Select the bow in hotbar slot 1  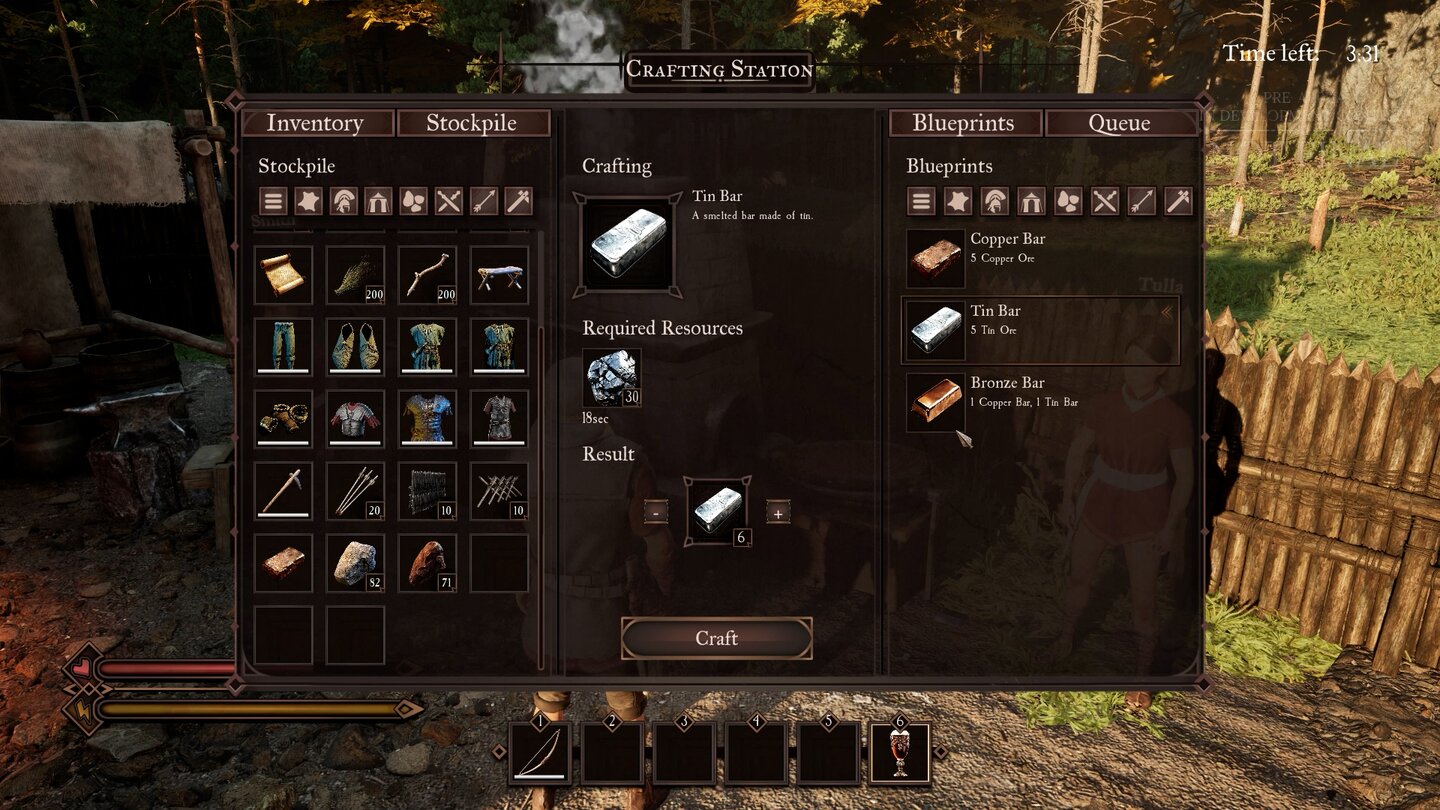[x=540, y=754]
